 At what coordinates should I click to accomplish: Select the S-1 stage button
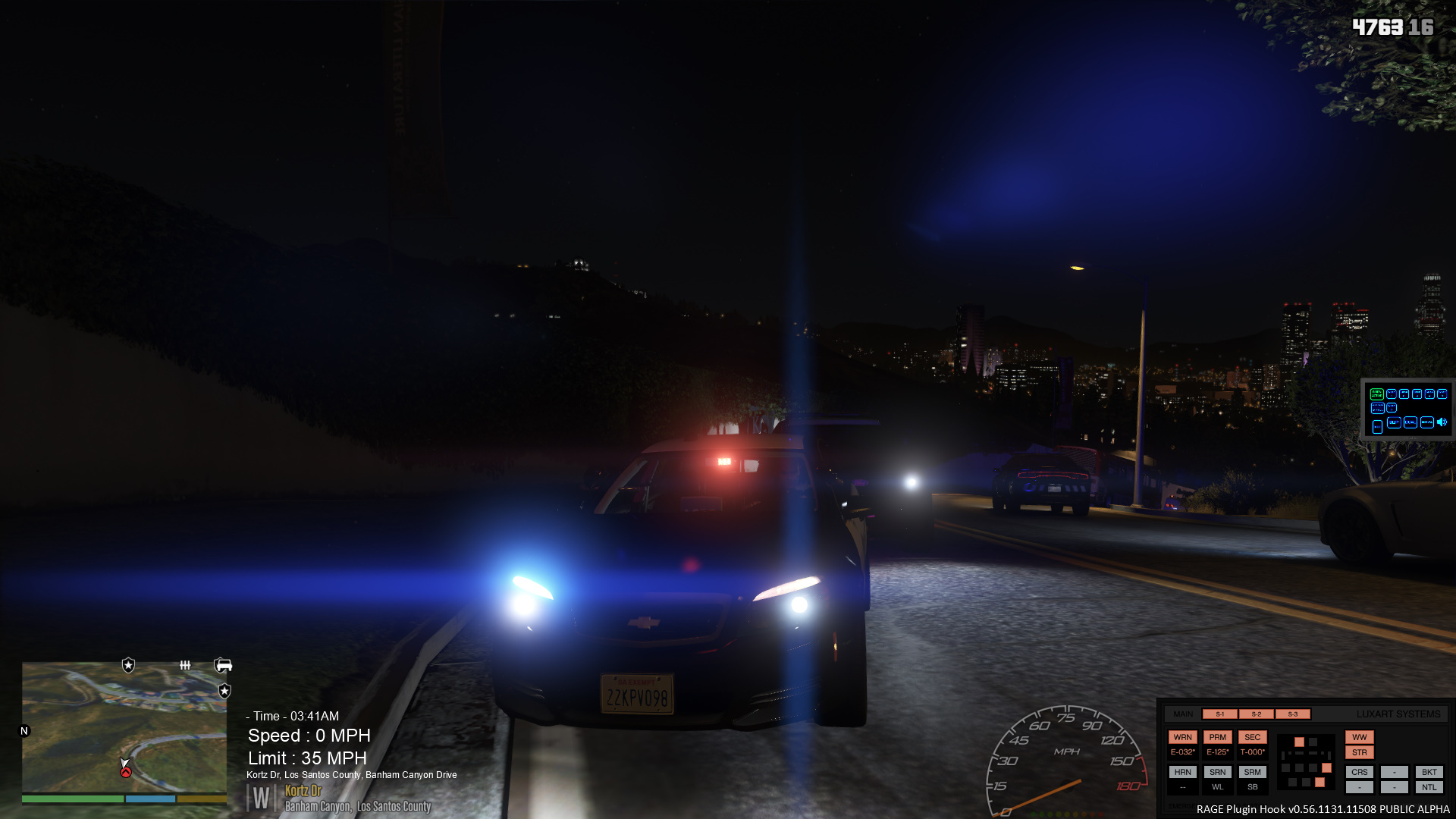point(1219,714)
